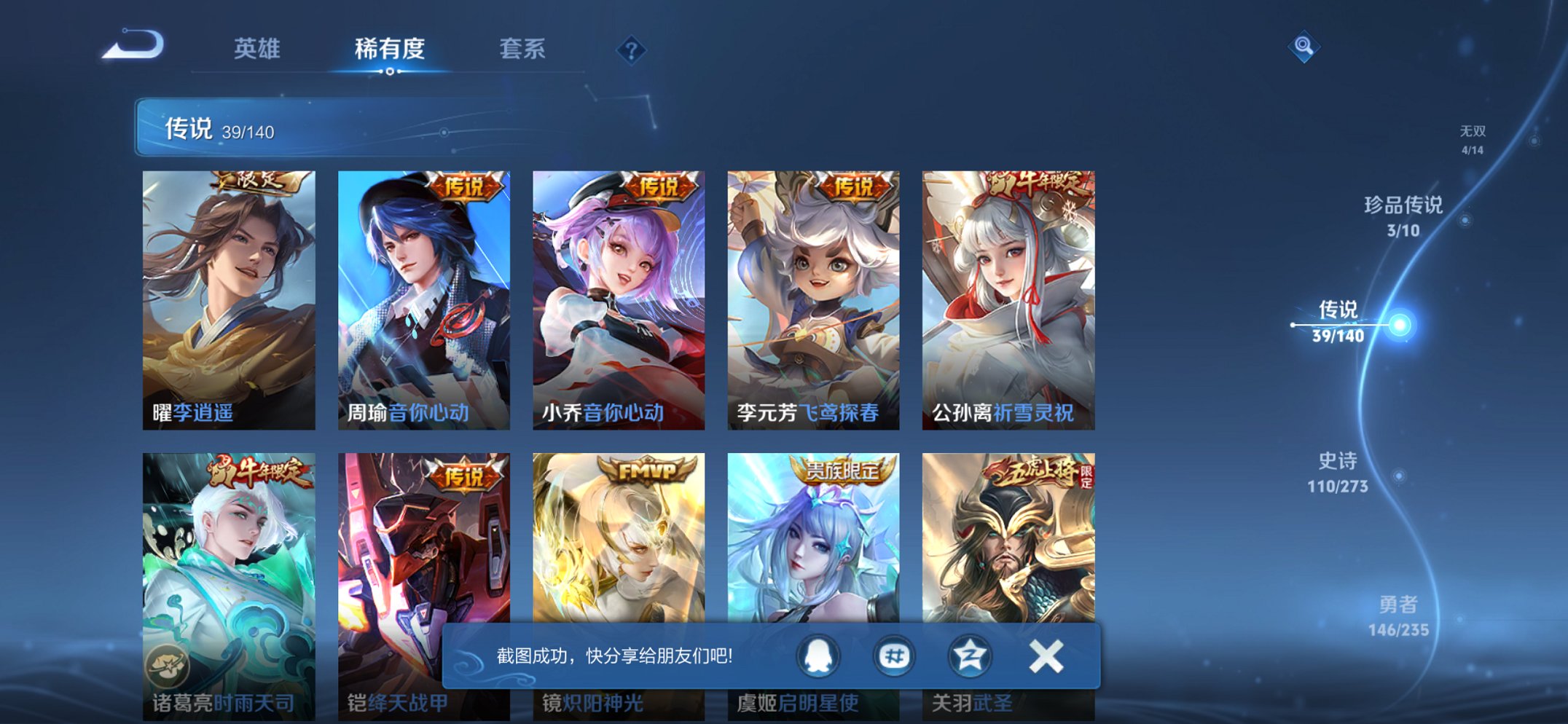
Task: Open the 公孙离祈雪灵祝 skin card
Action: [1007, 291]
